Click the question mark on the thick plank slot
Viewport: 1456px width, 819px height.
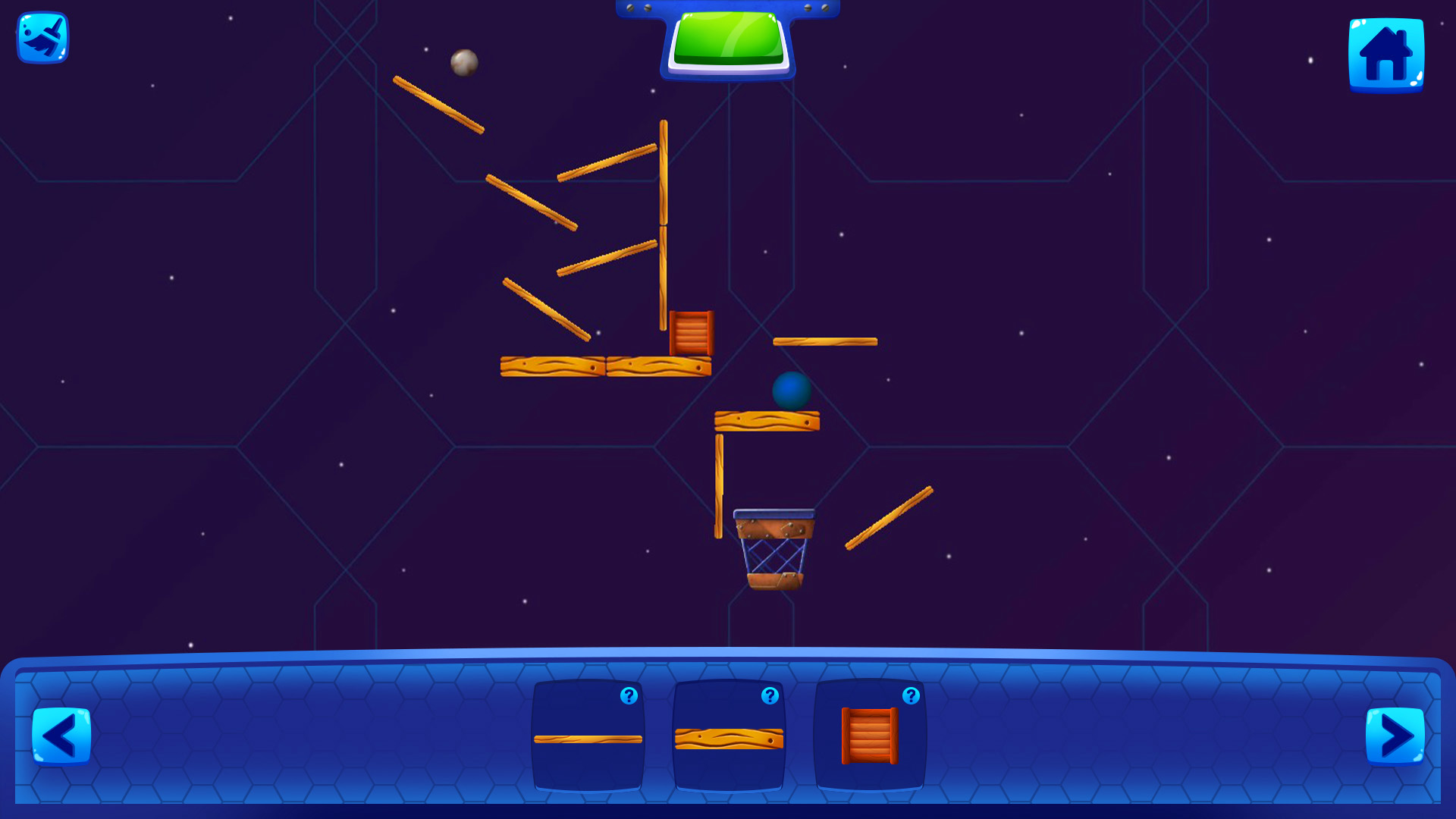coord(770,695)
